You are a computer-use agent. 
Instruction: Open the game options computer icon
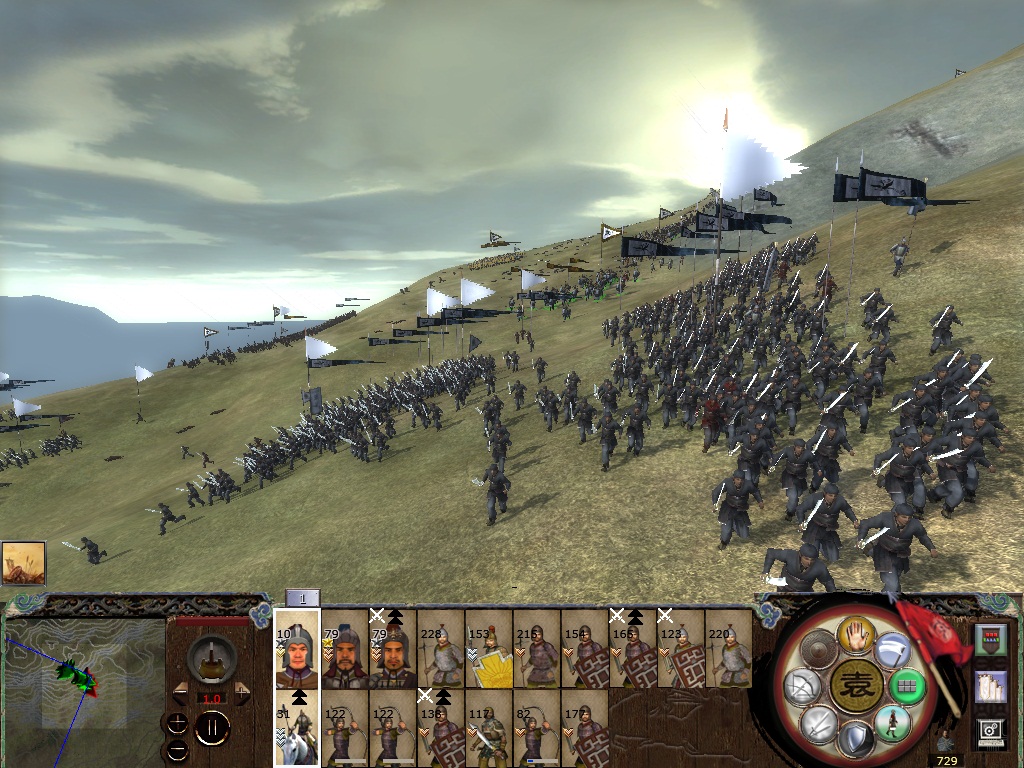coord(991,732)
